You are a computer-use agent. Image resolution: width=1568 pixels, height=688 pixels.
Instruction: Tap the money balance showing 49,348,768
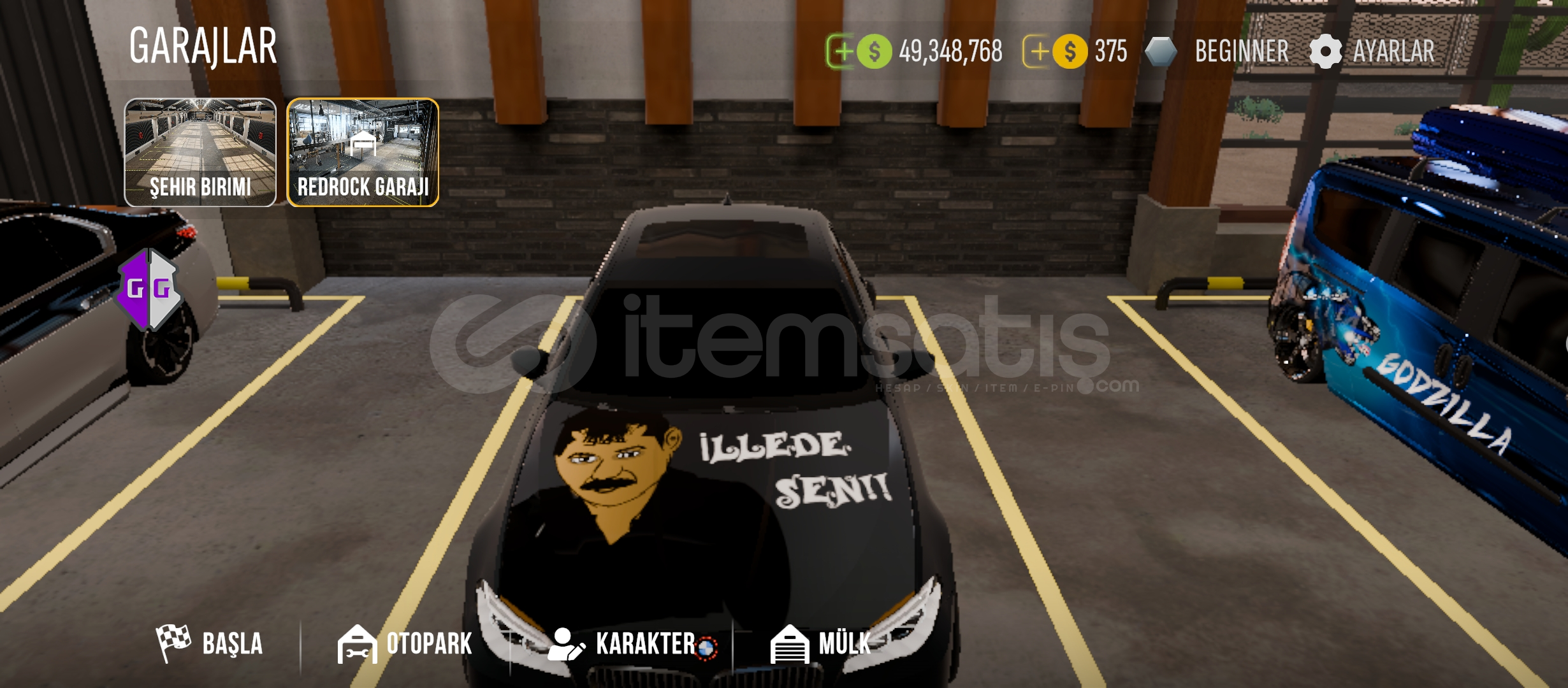950,50
